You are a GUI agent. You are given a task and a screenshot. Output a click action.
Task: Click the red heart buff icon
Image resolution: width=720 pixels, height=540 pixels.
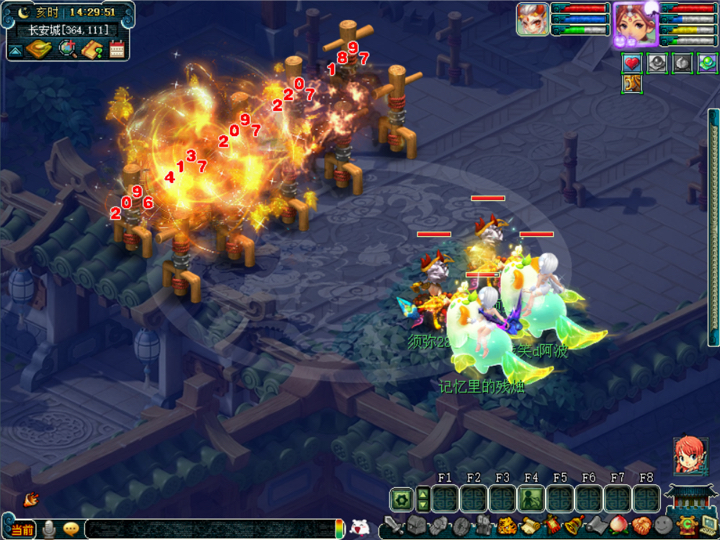coord(632,63)
